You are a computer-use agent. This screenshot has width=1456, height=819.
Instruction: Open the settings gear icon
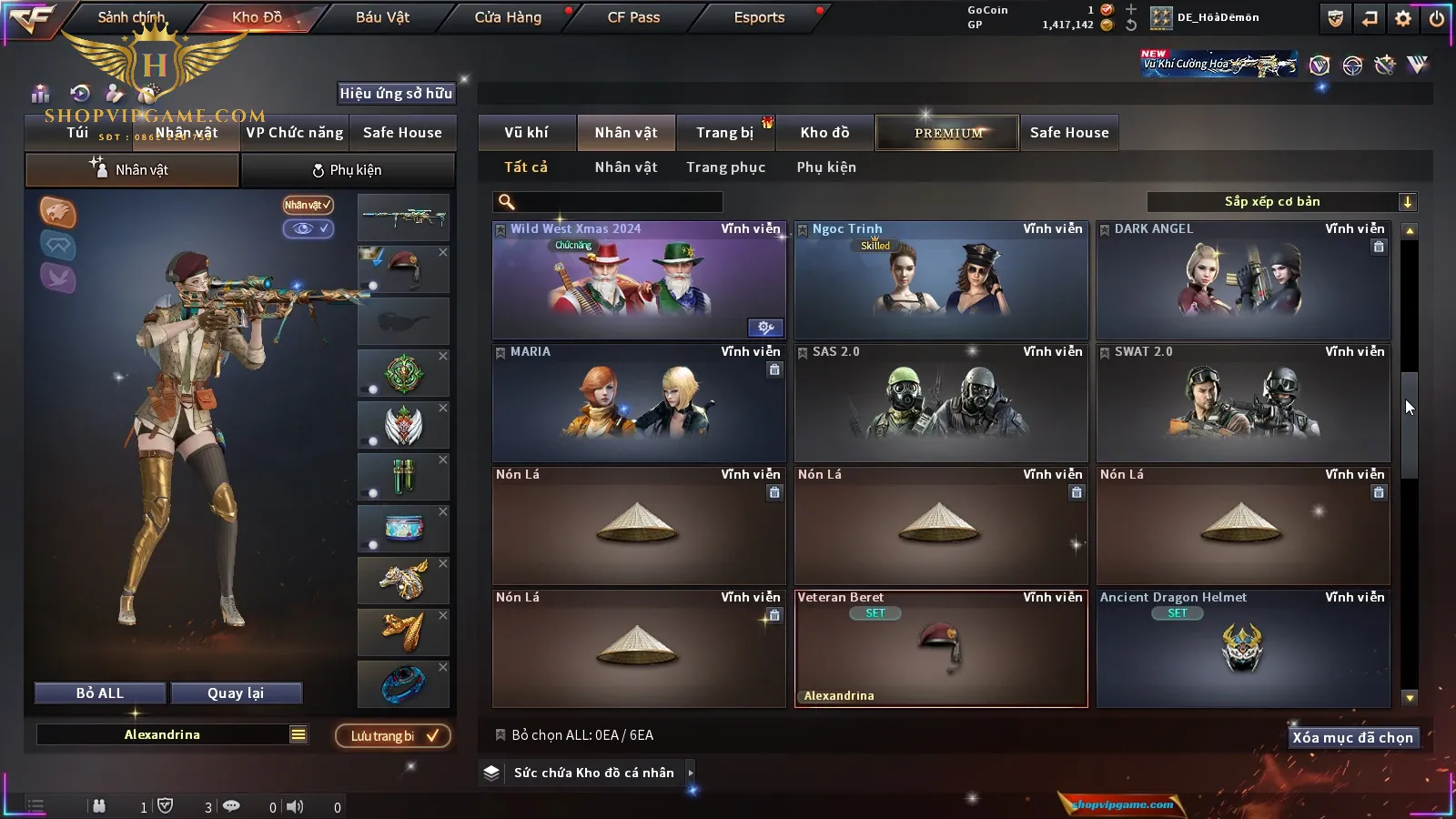[1403, 18]
